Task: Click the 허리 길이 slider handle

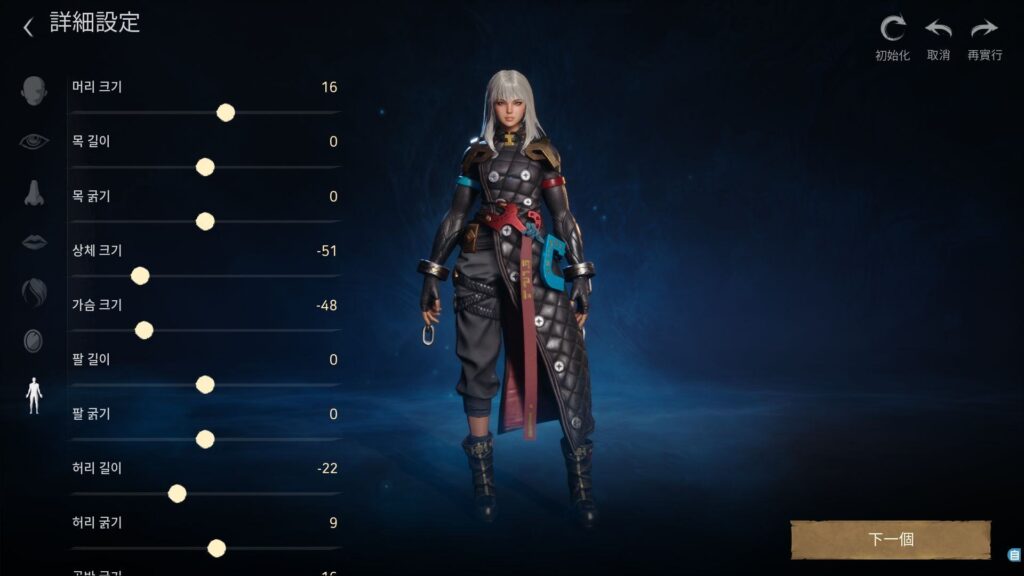Action: tap(177, 493)
